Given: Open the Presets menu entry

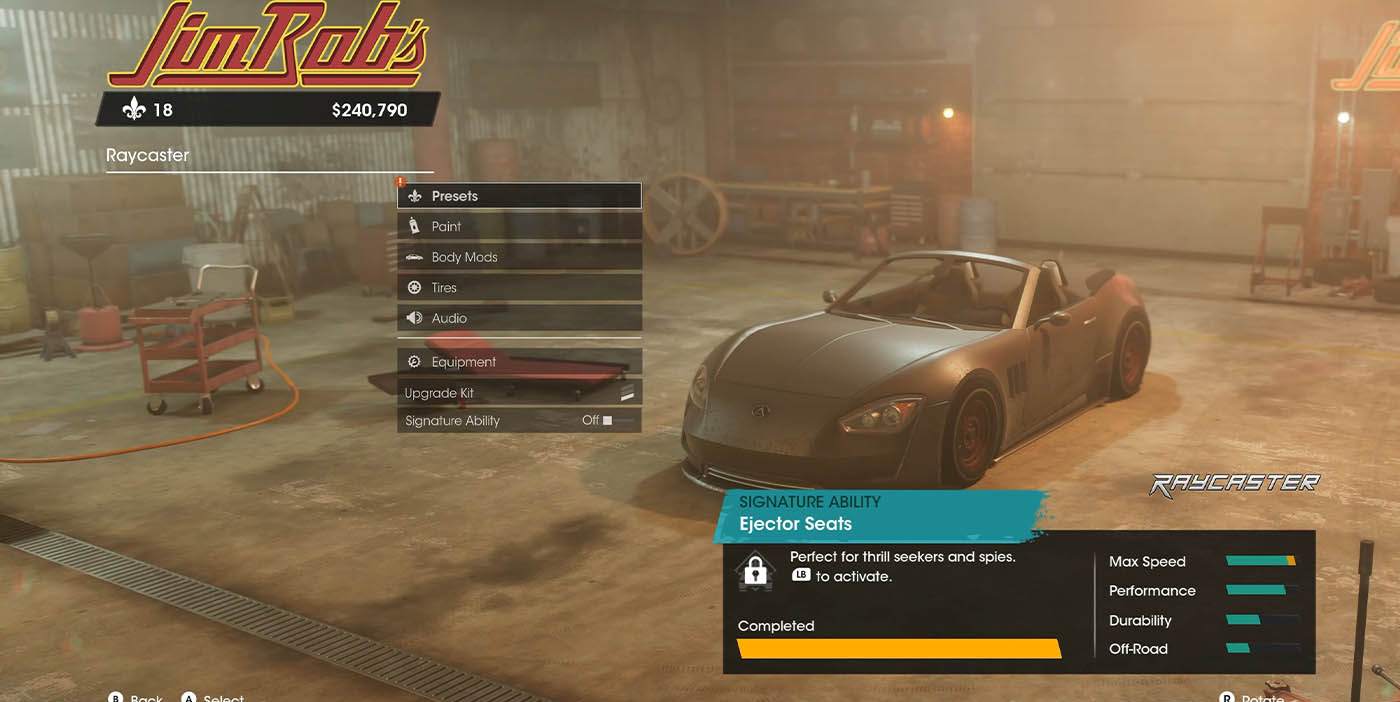Looking at the screenshot, I should [x=519, y=196].
